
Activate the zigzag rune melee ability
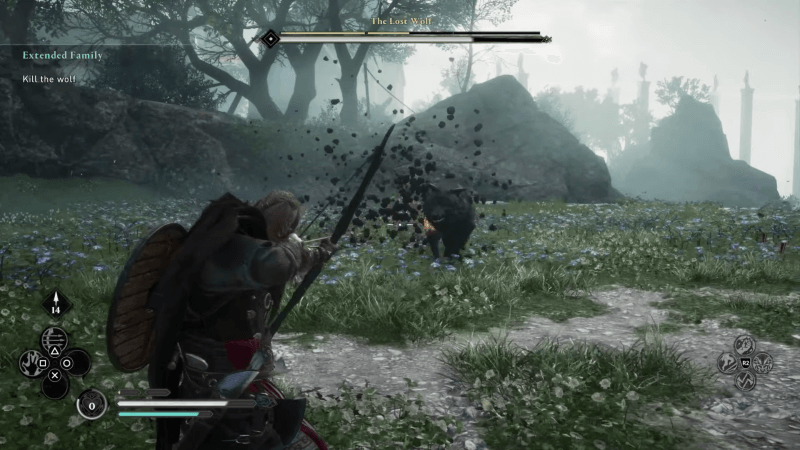(745, 381)
